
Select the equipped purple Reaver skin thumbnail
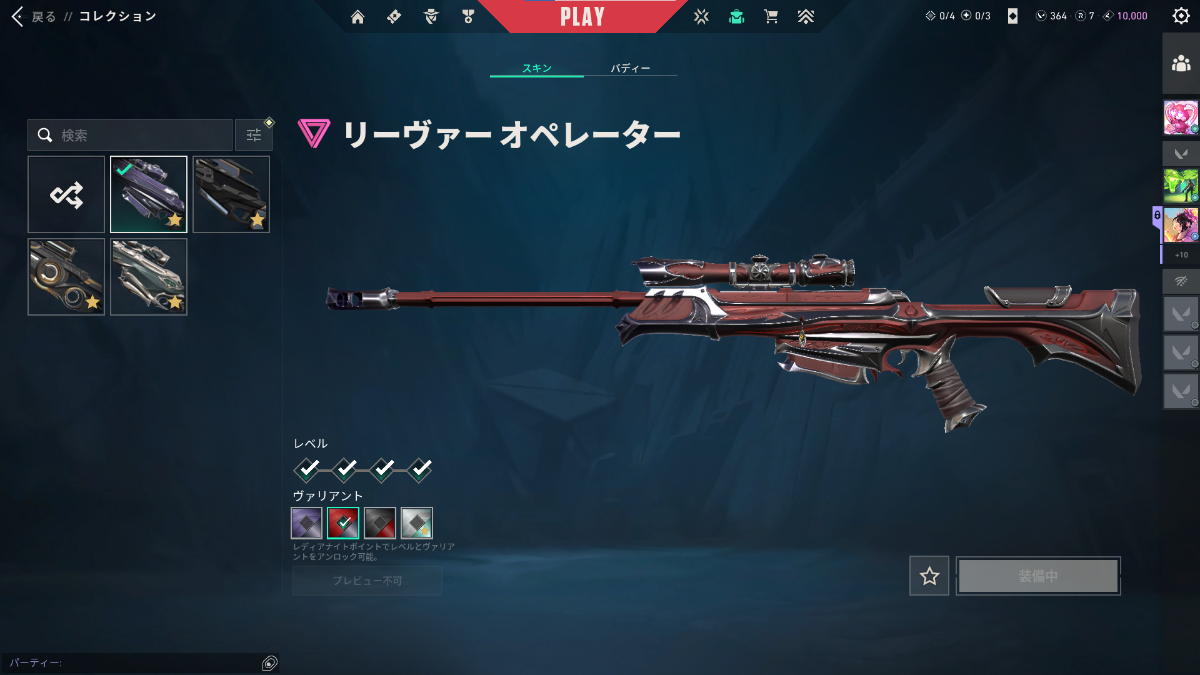[148, 195]
